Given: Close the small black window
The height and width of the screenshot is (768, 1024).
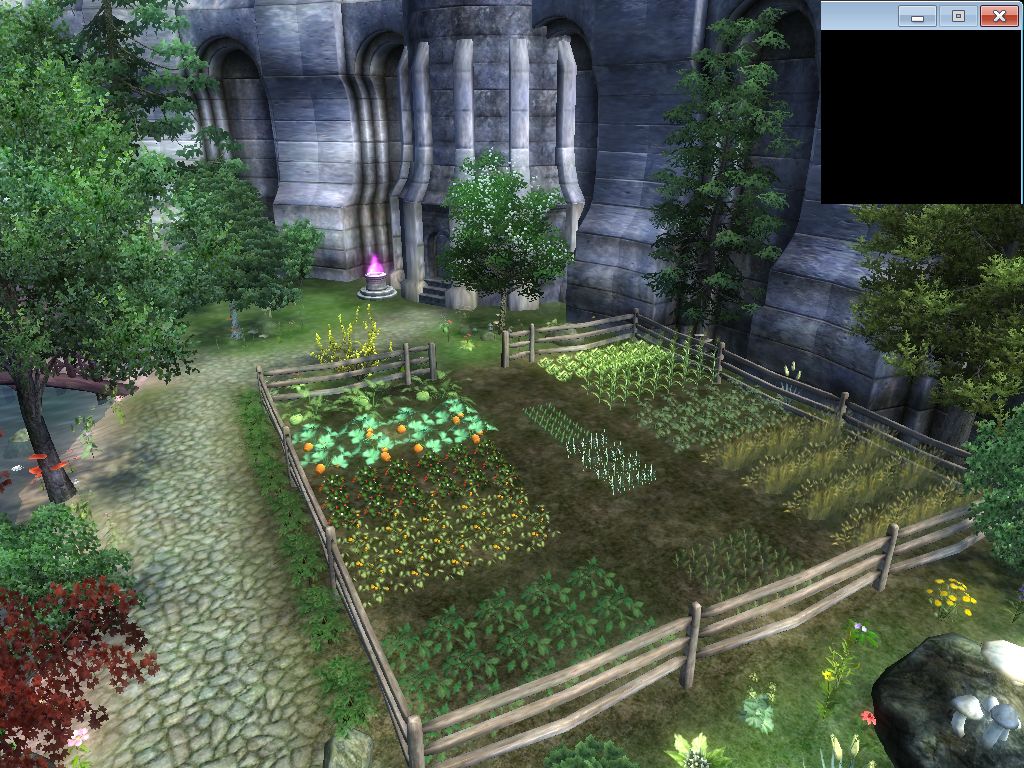Looking at the screenshot, I should [x=998, y=16].
